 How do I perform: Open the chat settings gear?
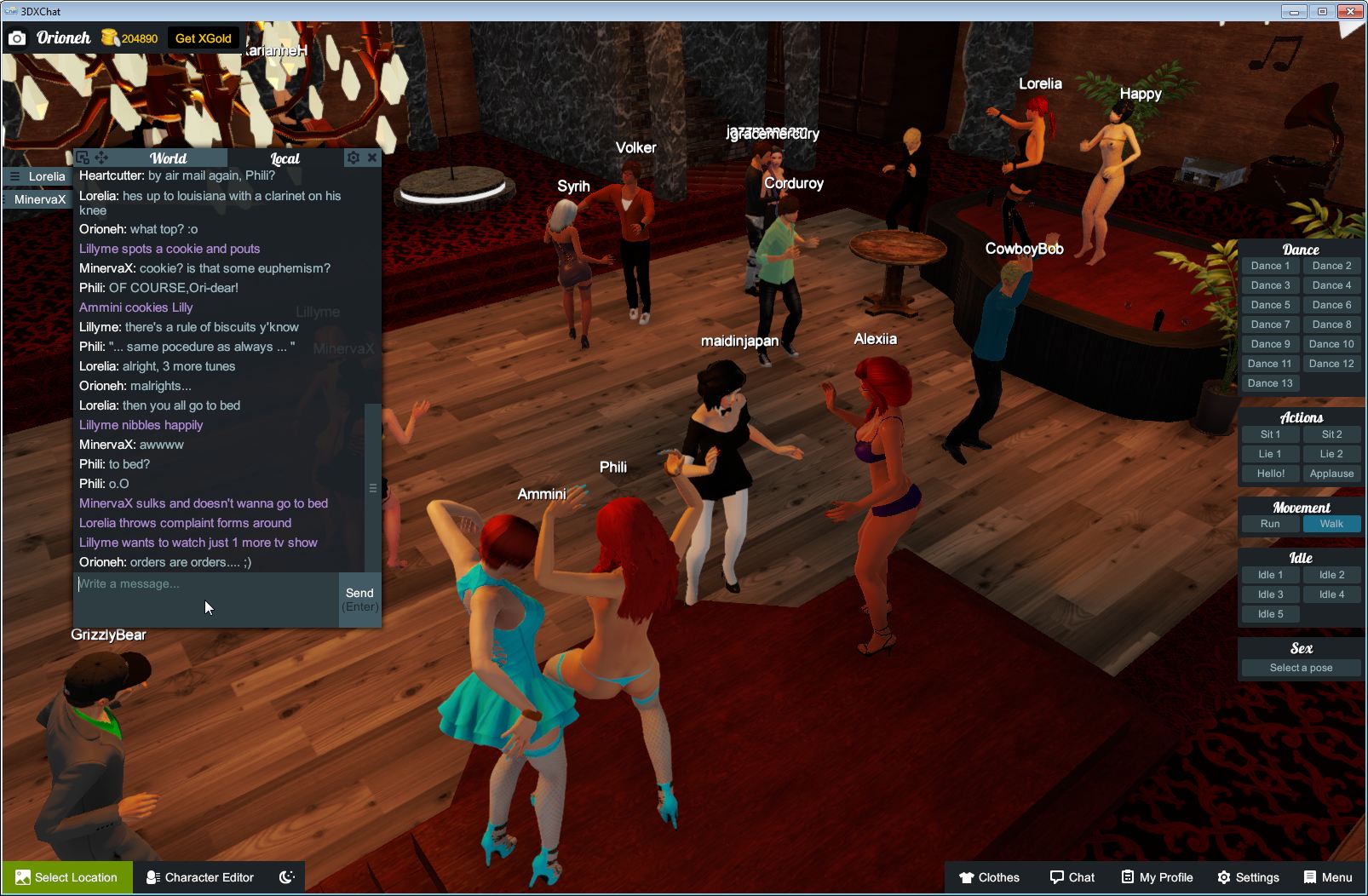point(353,158)
